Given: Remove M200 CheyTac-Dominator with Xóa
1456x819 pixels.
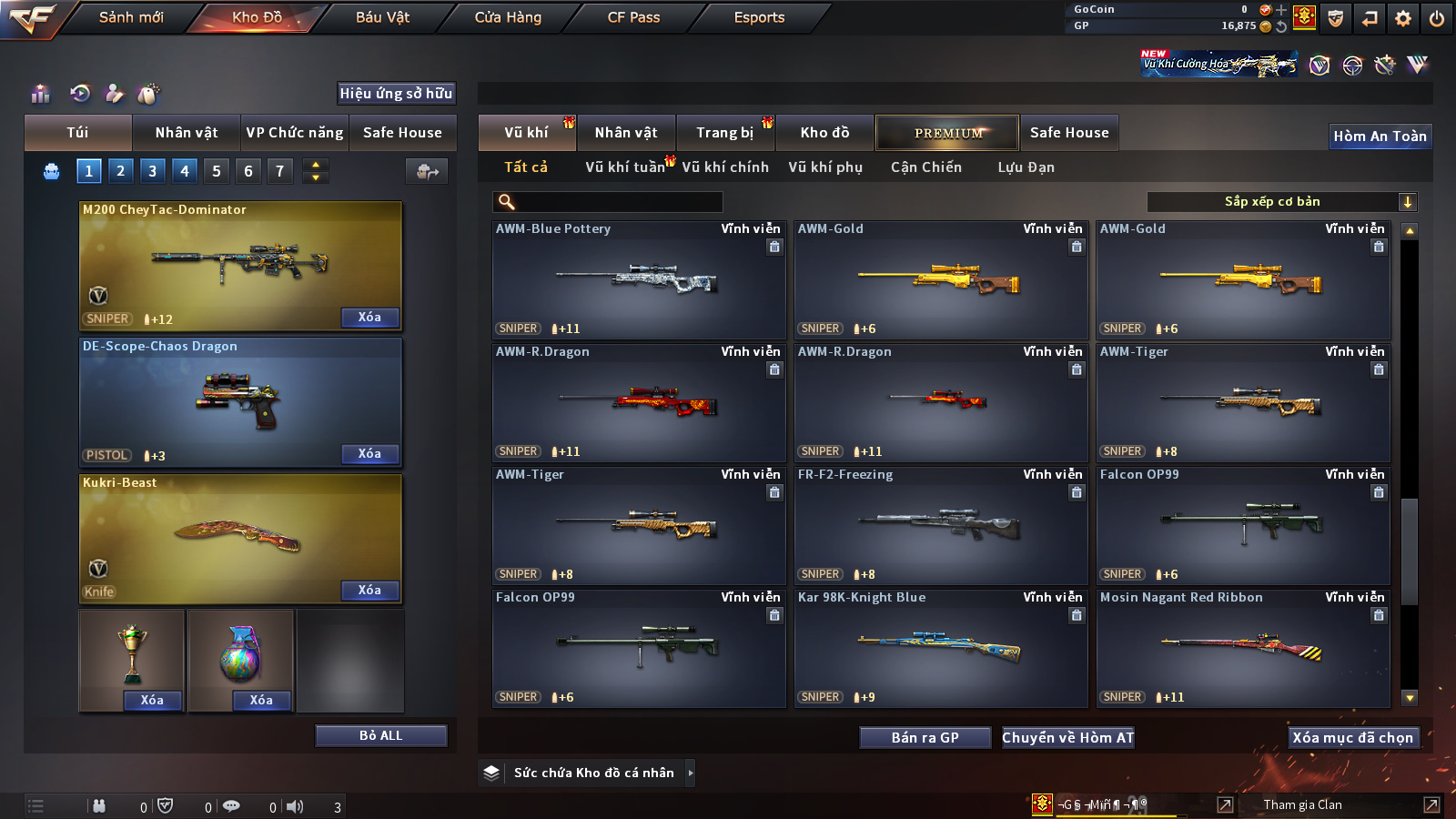Looking at the screenshot, I should click(369, 318).
